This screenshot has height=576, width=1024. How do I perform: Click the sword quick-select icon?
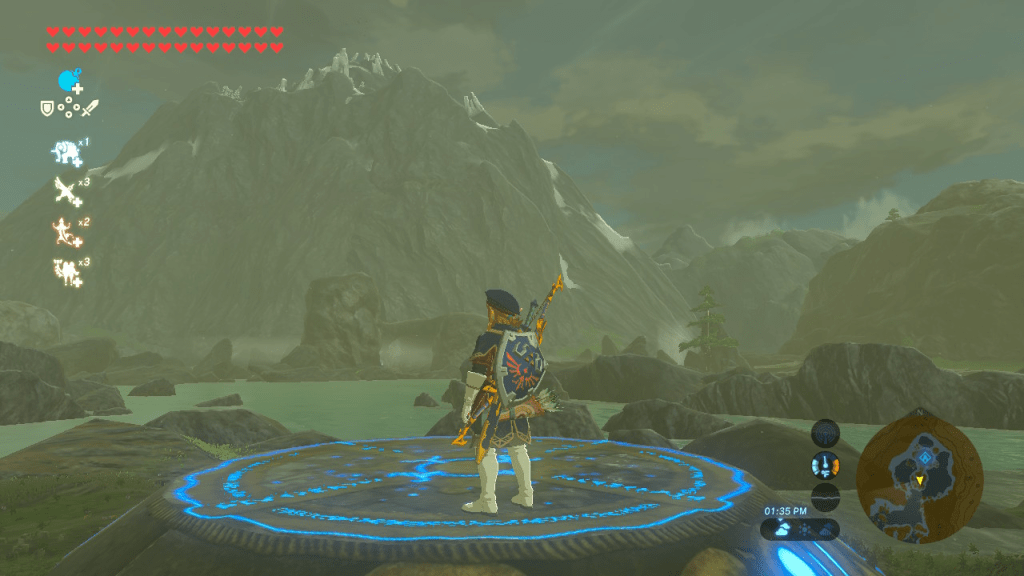pyautogui.click(x=91, y=107)
